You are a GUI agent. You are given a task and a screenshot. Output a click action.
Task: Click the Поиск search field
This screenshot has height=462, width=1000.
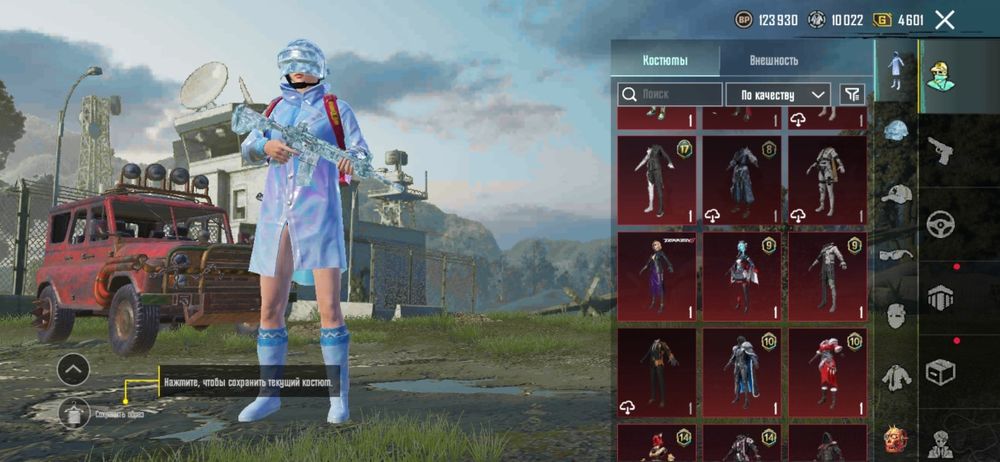click(670, 94)
